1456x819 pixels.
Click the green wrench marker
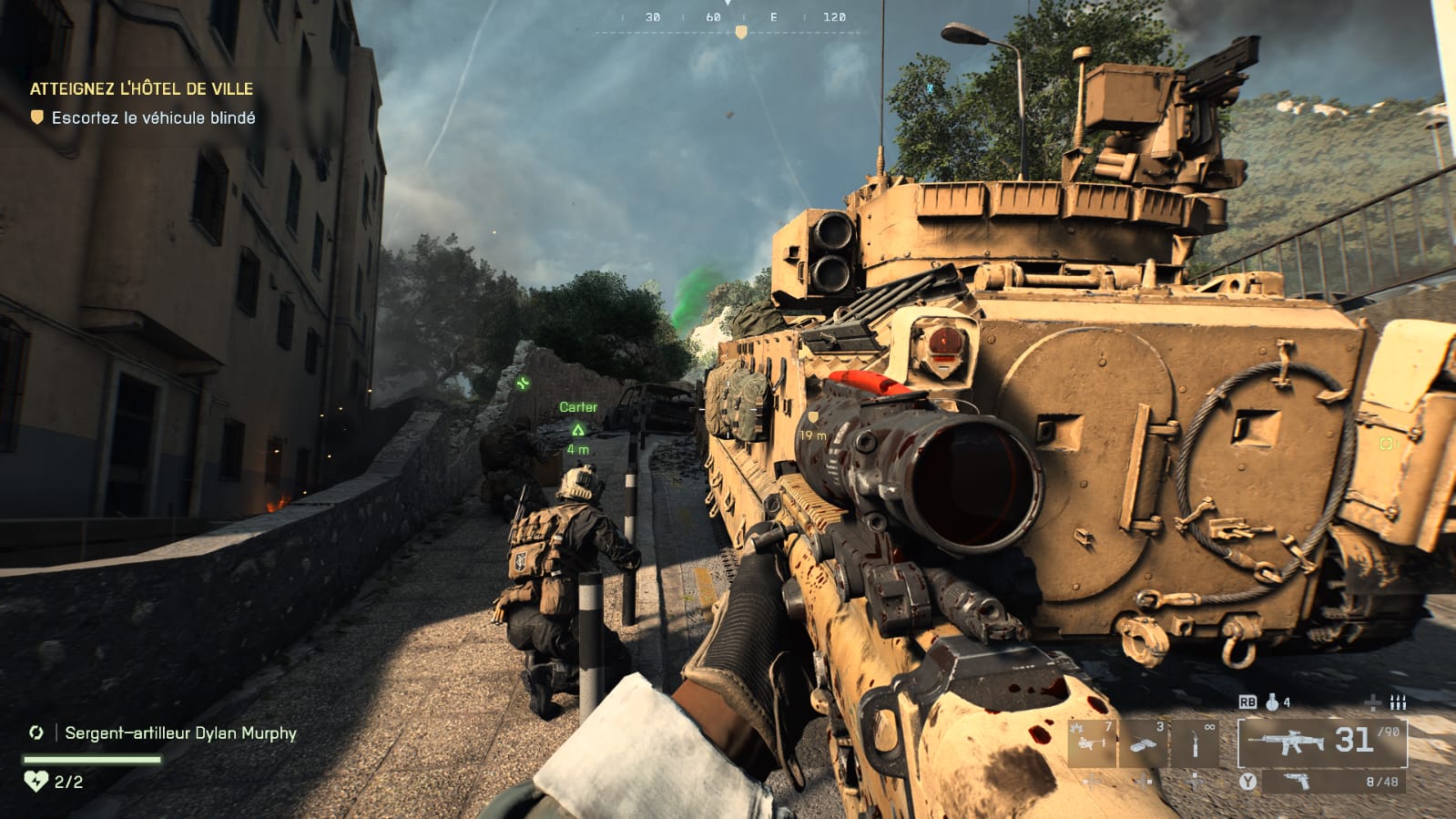click(523, 384)
